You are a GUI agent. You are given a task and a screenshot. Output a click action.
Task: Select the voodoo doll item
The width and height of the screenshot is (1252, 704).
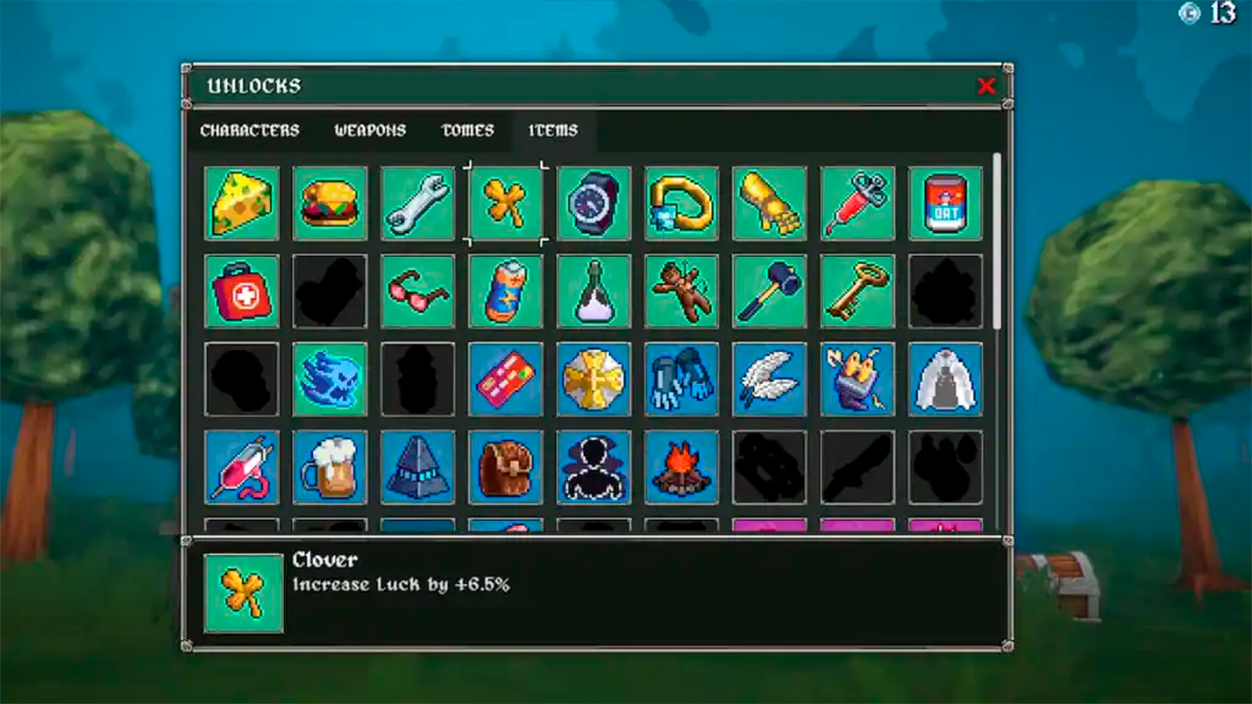(x=682, y=292)
